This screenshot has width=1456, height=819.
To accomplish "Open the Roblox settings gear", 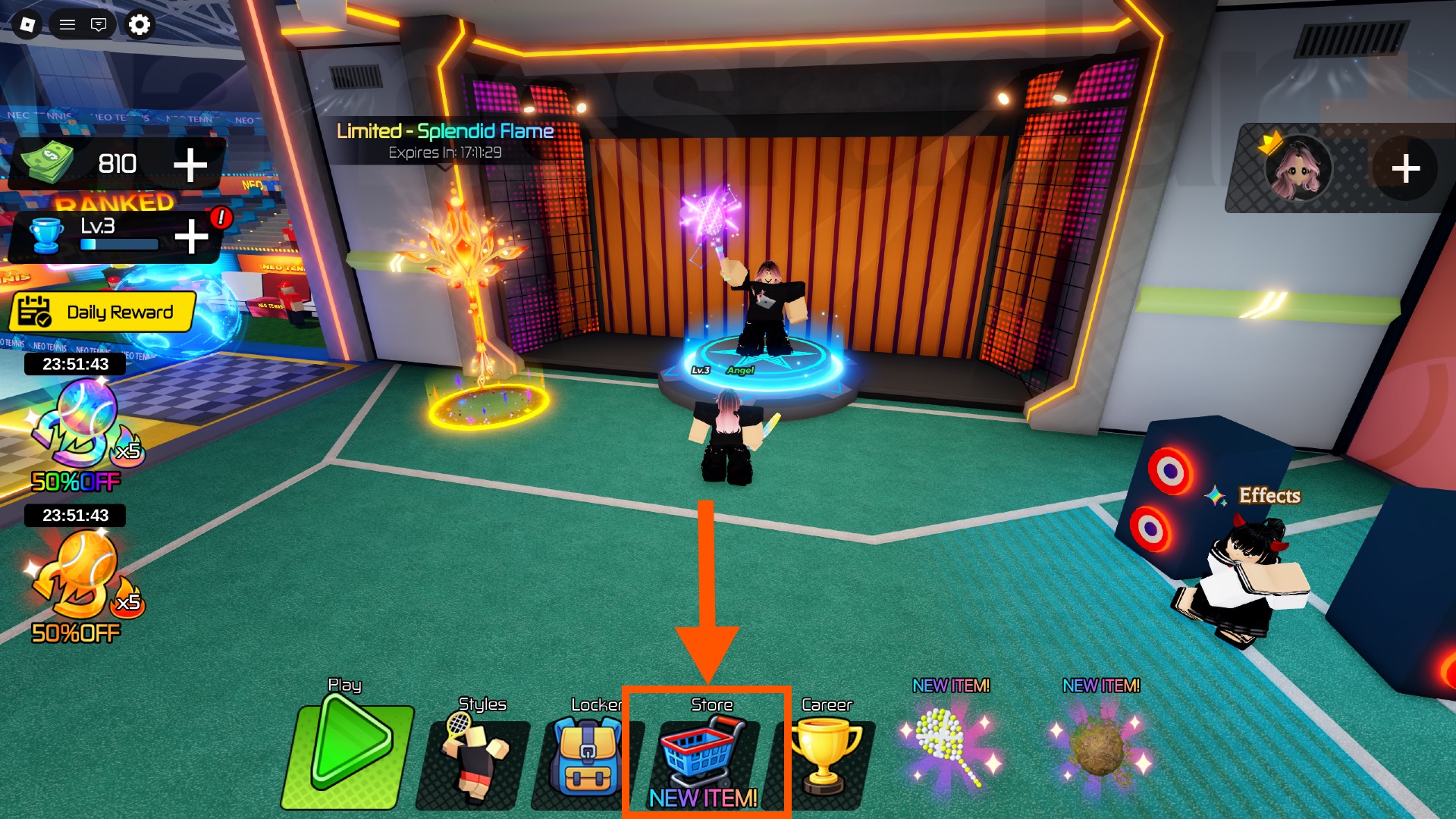I will [x=138, y=24].
